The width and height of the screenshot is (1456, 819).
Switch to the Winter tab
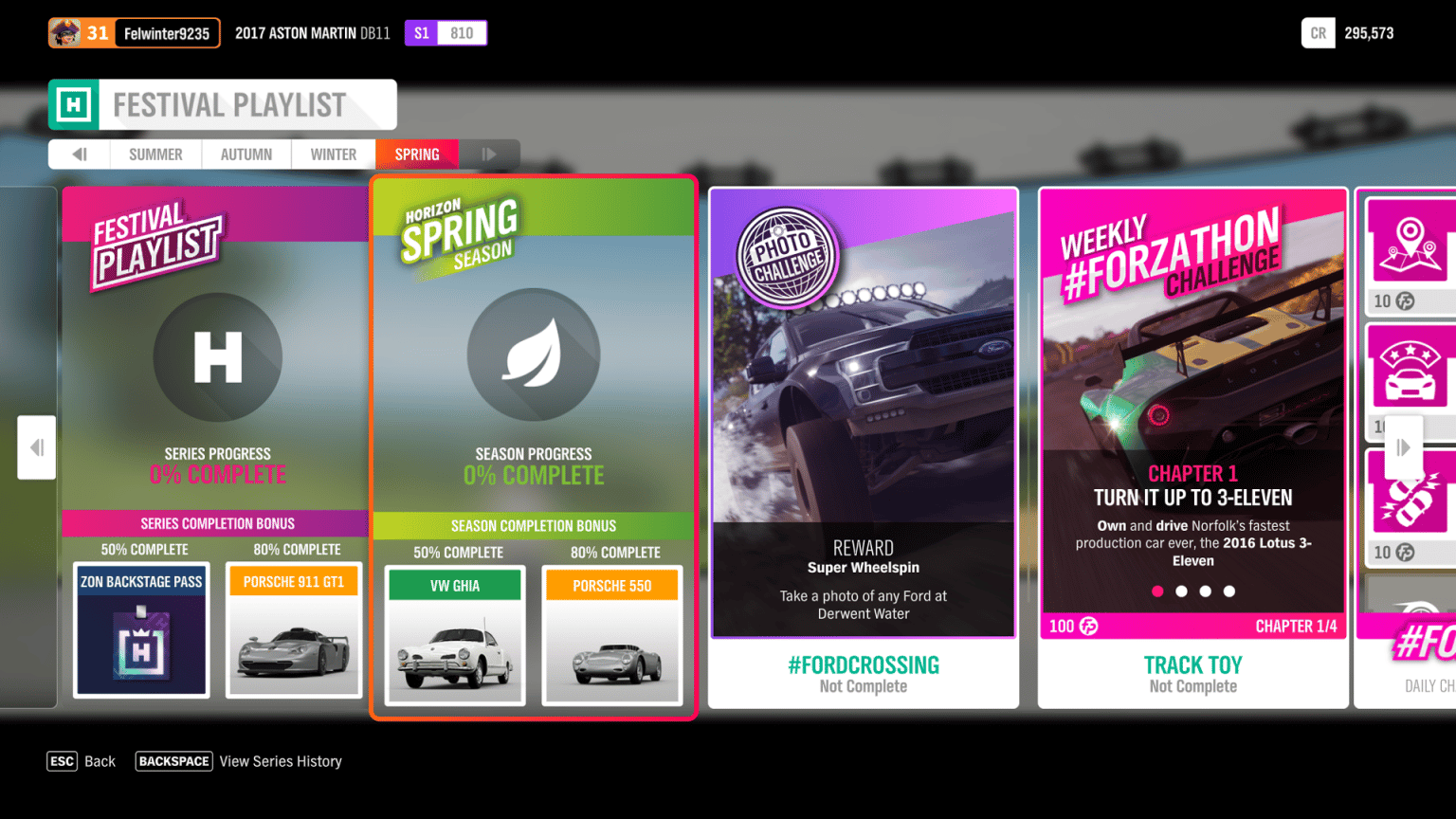coord(333,154)
